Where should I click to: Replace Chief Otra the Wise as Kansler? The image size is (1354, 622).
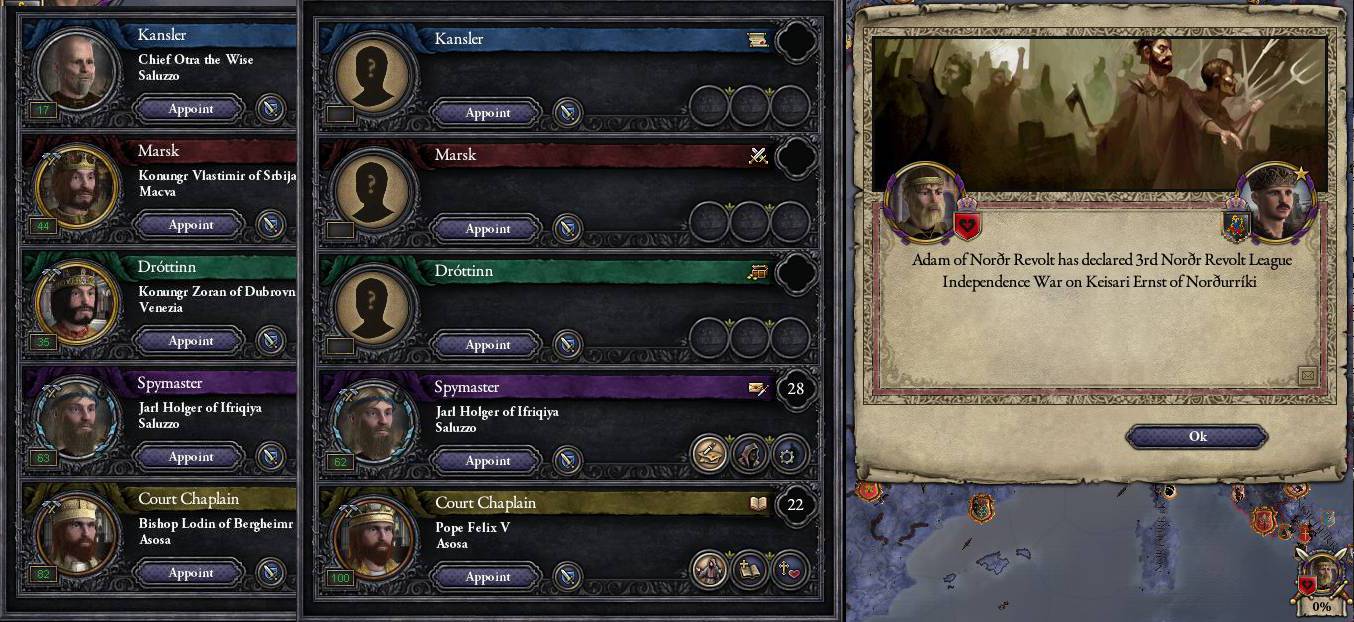190,109
